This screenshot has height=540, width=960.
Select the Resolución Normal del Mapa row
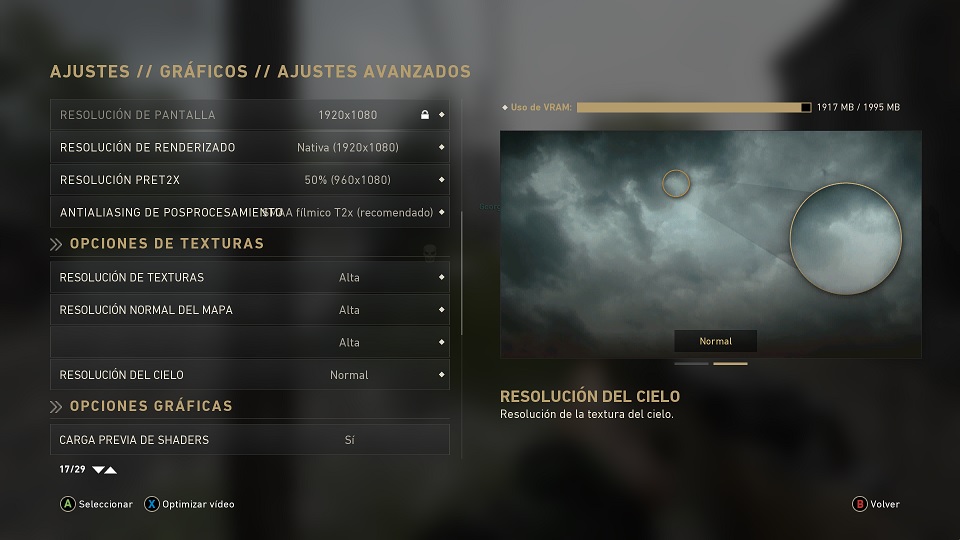pos(250,310)
